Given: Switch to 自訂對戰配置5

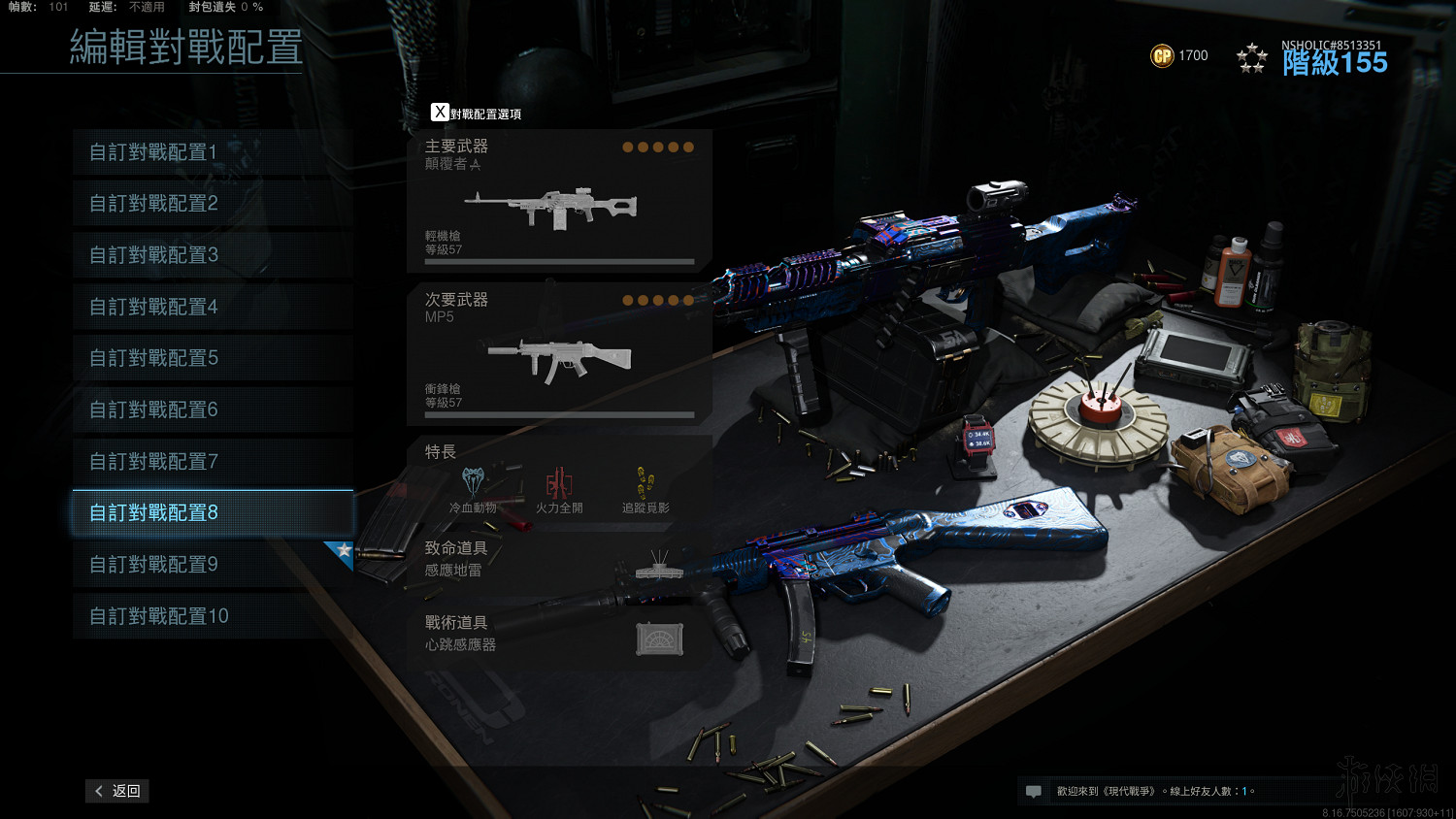Looking at the screenshot, I should 212,358.
